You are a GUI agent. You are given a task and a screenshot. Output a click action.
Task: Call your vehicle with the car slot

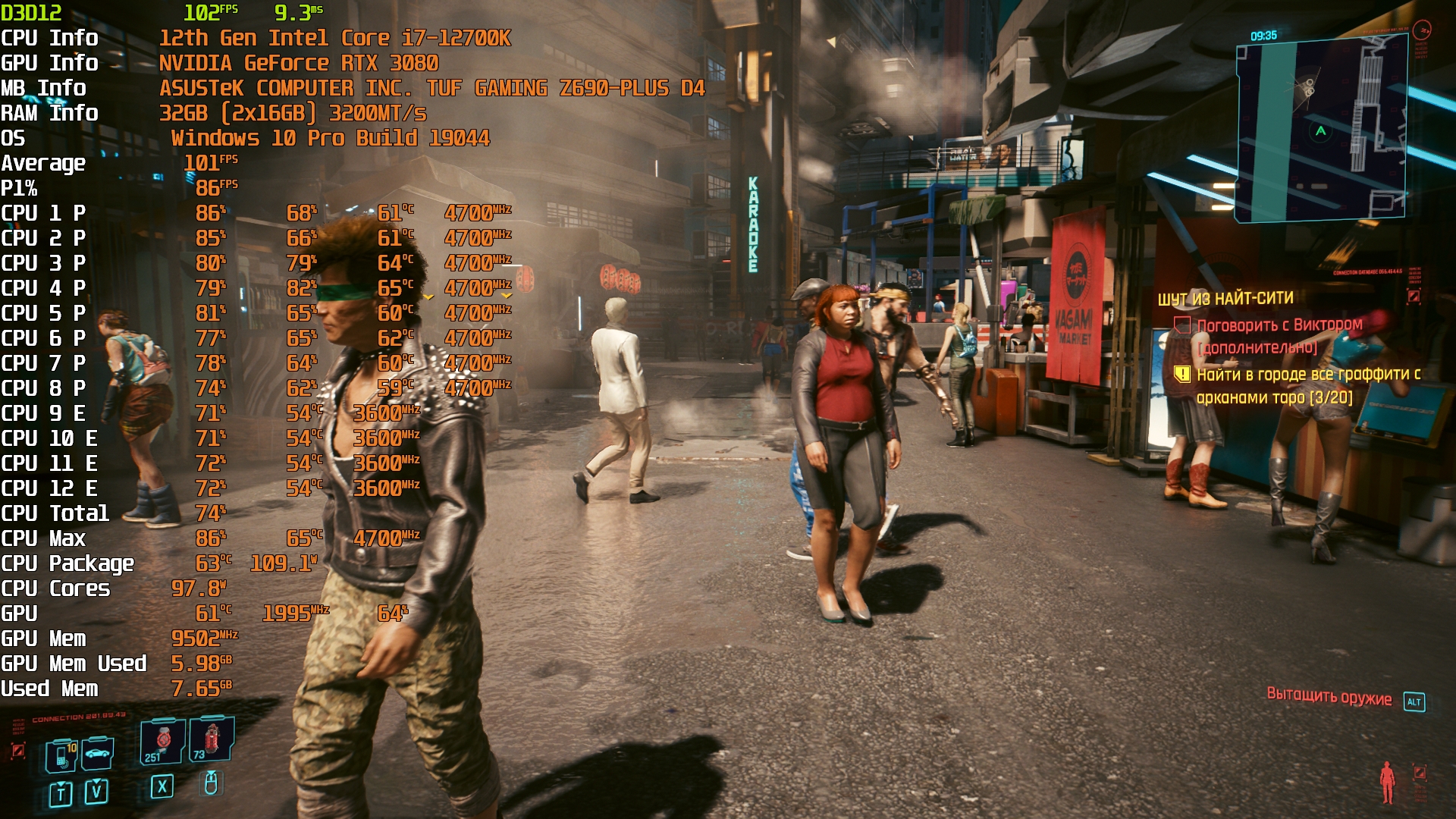[98, 754]
